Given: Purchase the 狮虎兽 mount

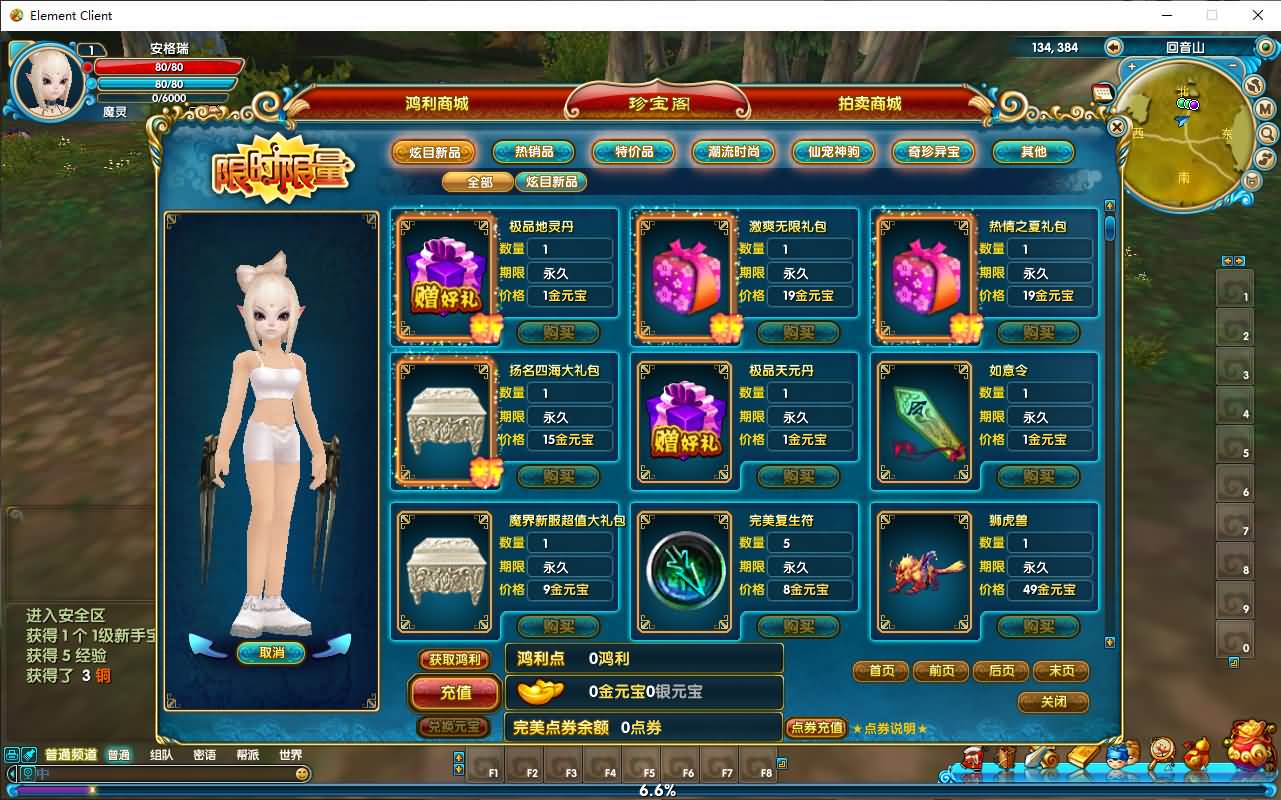Looking at the screenshot, I should point(1038,627).
